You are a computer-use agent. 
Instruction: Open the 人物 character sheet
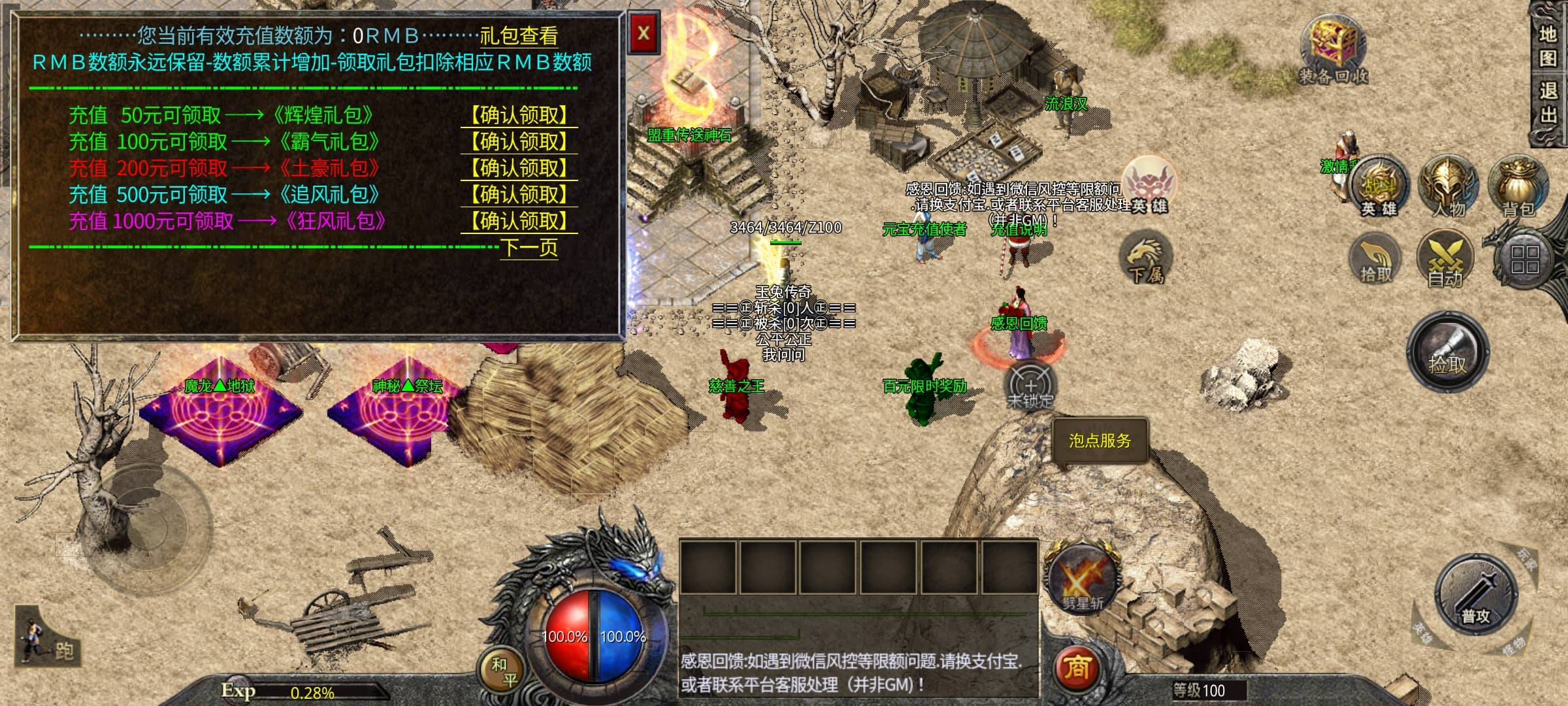click(1448, 186)
